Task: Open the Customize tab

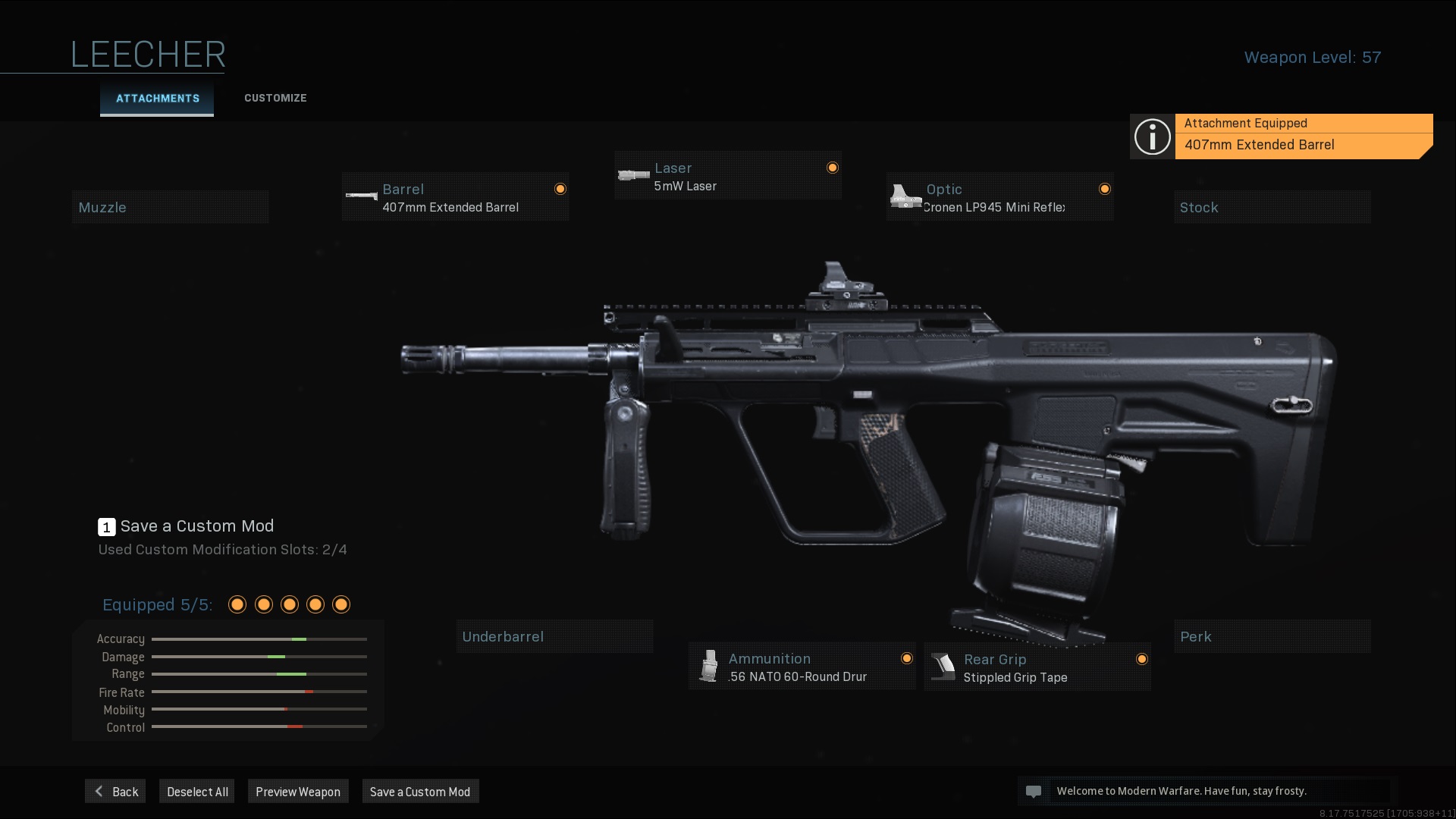Action: pos(275,99)
